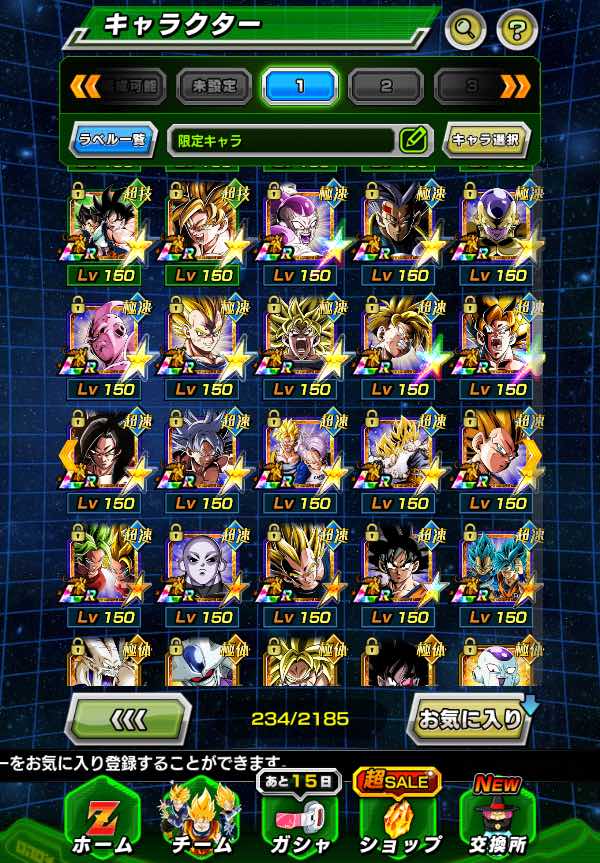Open the ラベル一覧 label list
The width and height of the screenshot is (600, 863).
[x=113, y=140]
